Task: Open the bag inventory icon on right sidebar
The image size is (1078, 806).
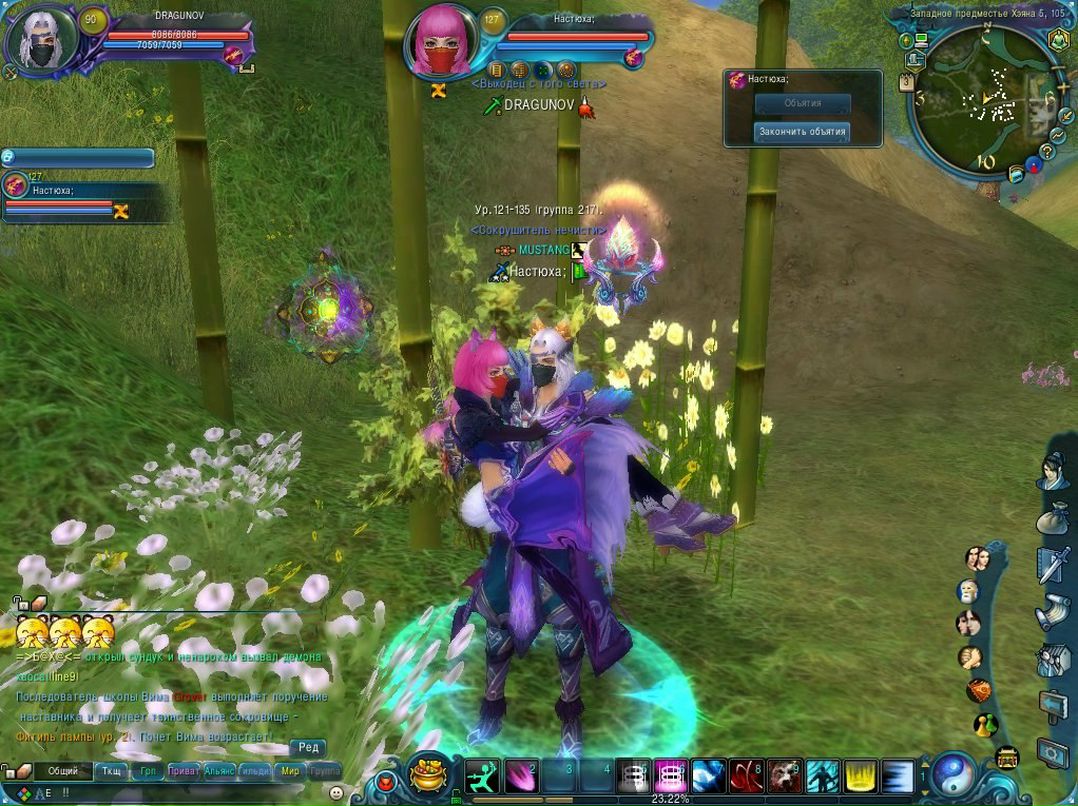Action: [1052, 520]
